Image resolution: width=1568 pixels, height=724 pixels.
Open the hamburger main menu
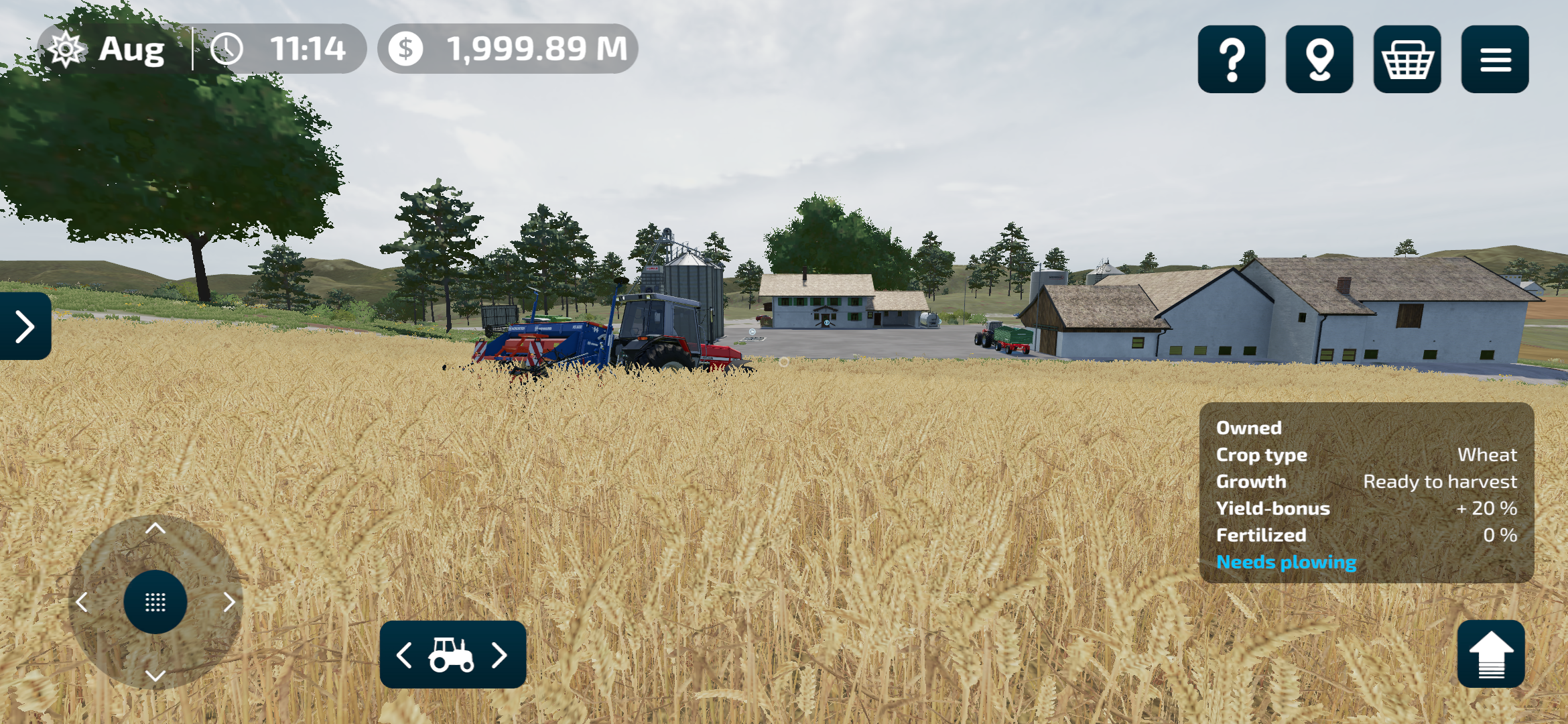1494,59
